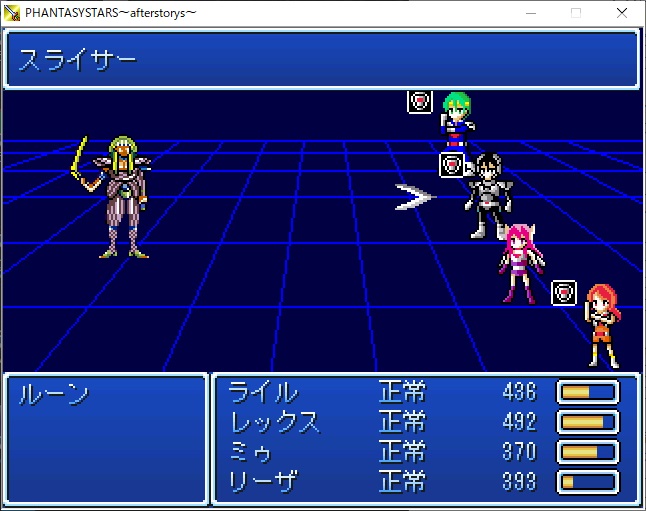Minimize the game window

click(529, 12)
